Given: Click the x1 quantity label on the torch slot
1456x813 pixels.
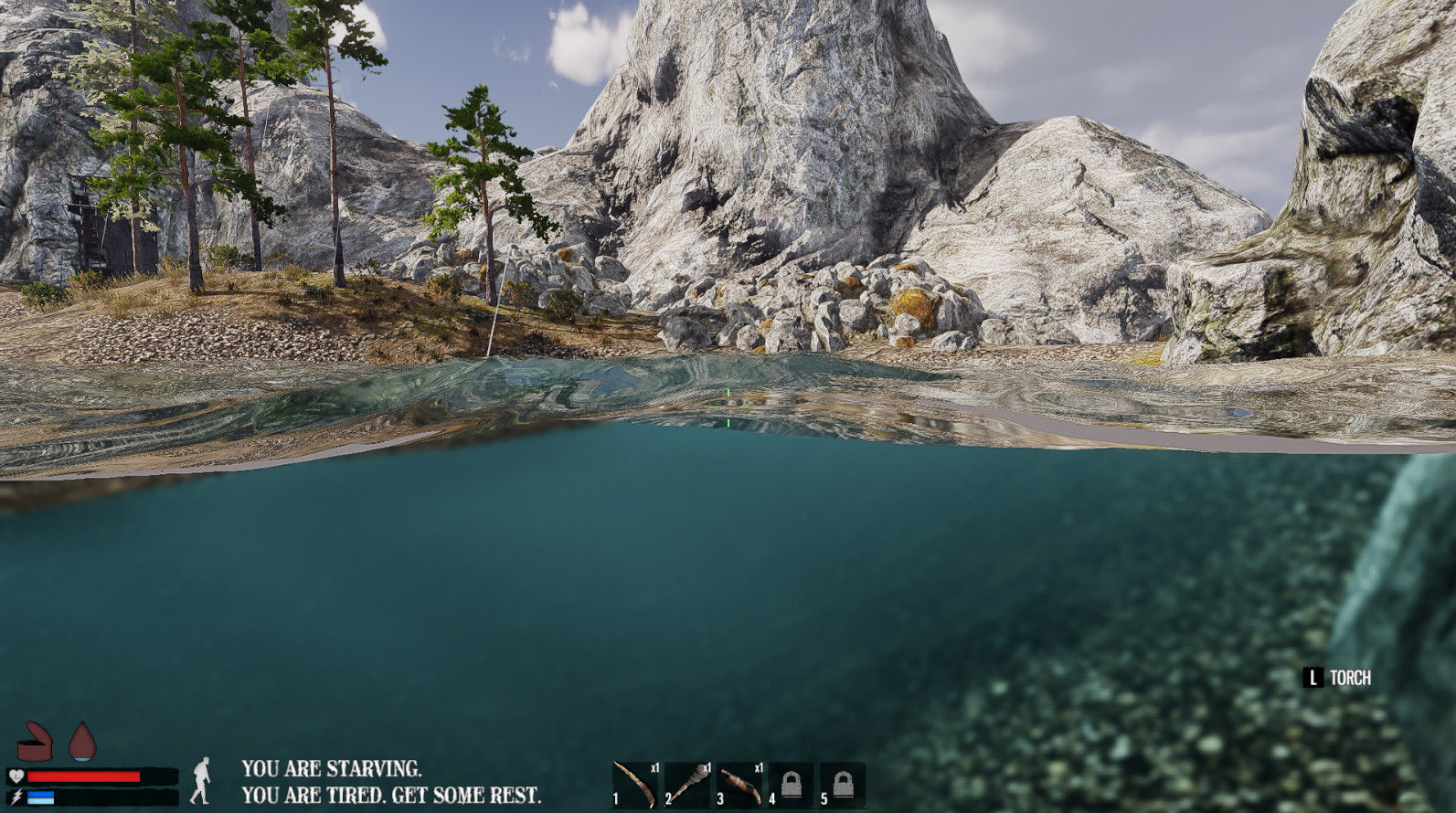Looking at the screenshot, I should [707, 767].
